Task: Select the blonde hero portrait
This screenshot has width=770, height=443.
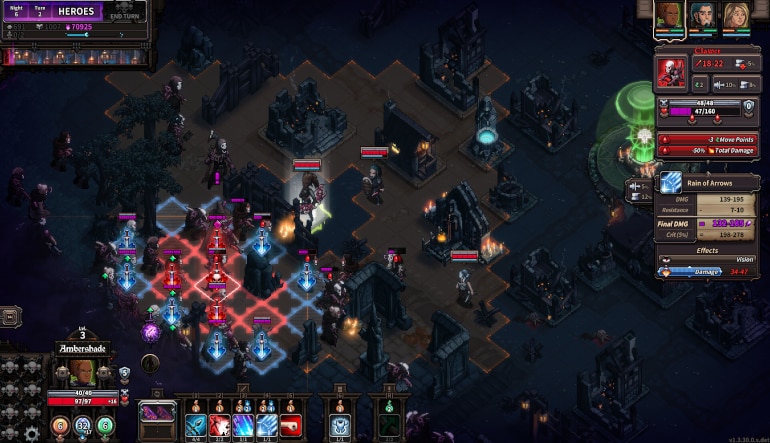Action: click(736, 17)
